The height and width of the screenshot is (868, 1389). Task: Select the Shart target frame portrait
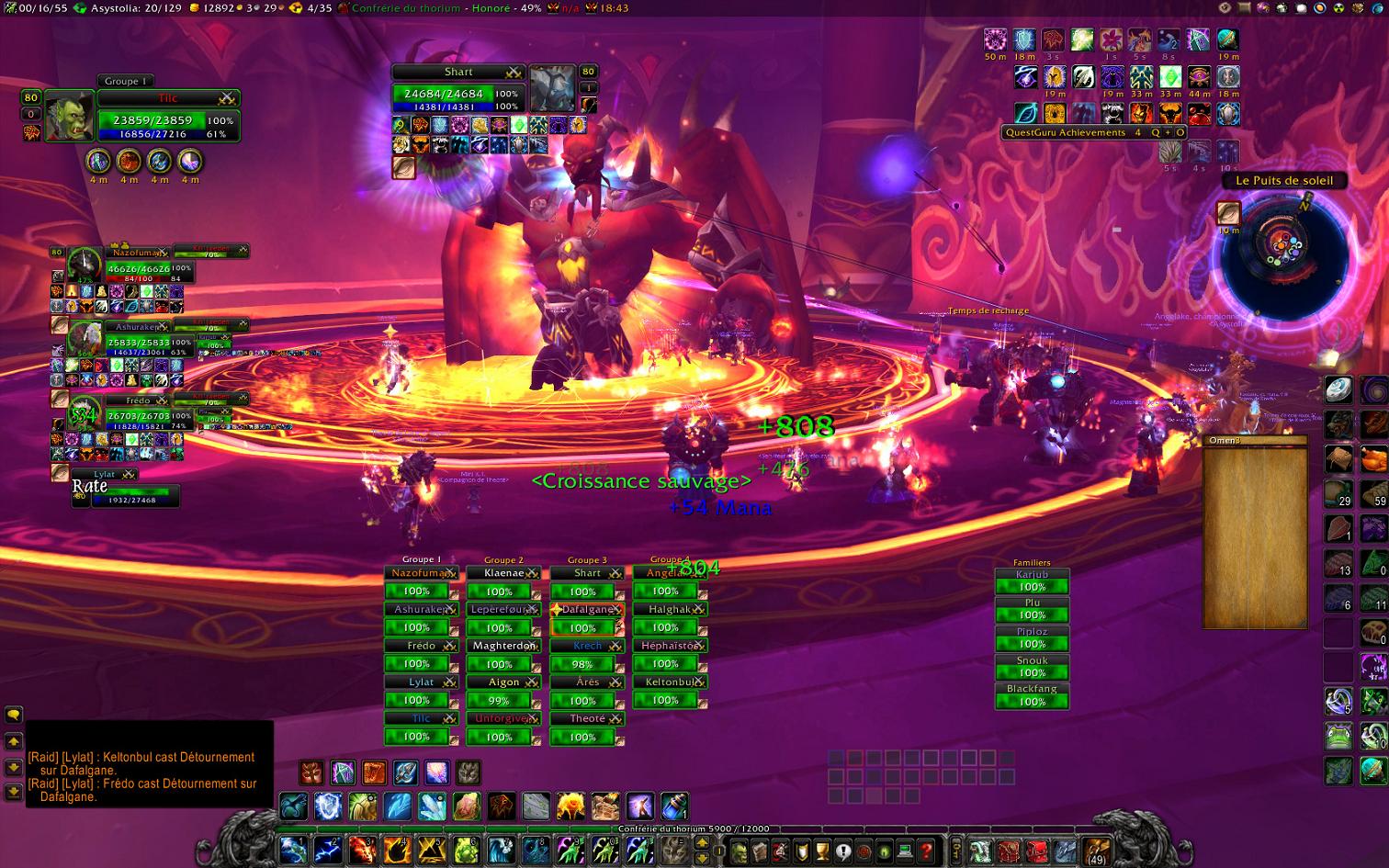(552, 87)
